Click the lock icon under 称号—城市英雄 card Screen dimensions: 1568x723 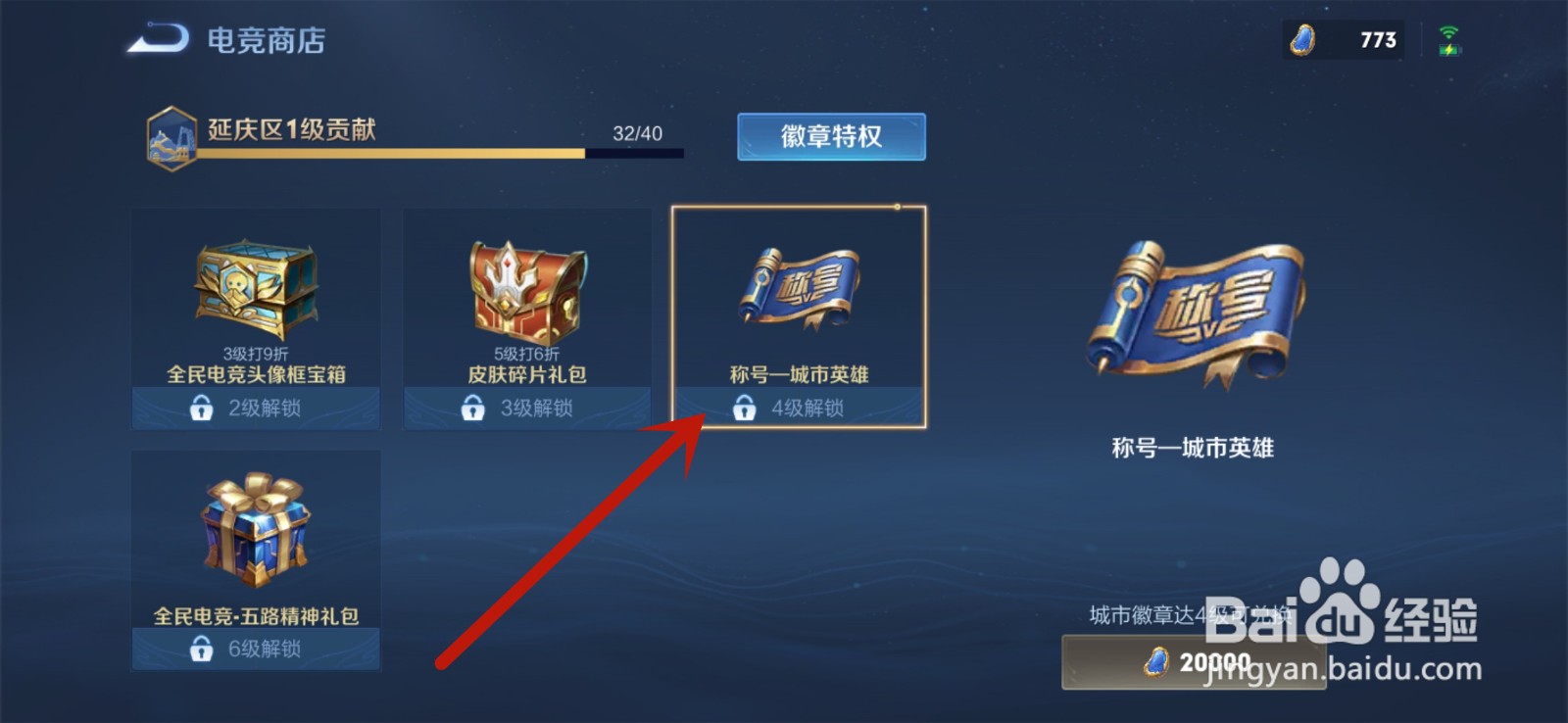point(745,407)
